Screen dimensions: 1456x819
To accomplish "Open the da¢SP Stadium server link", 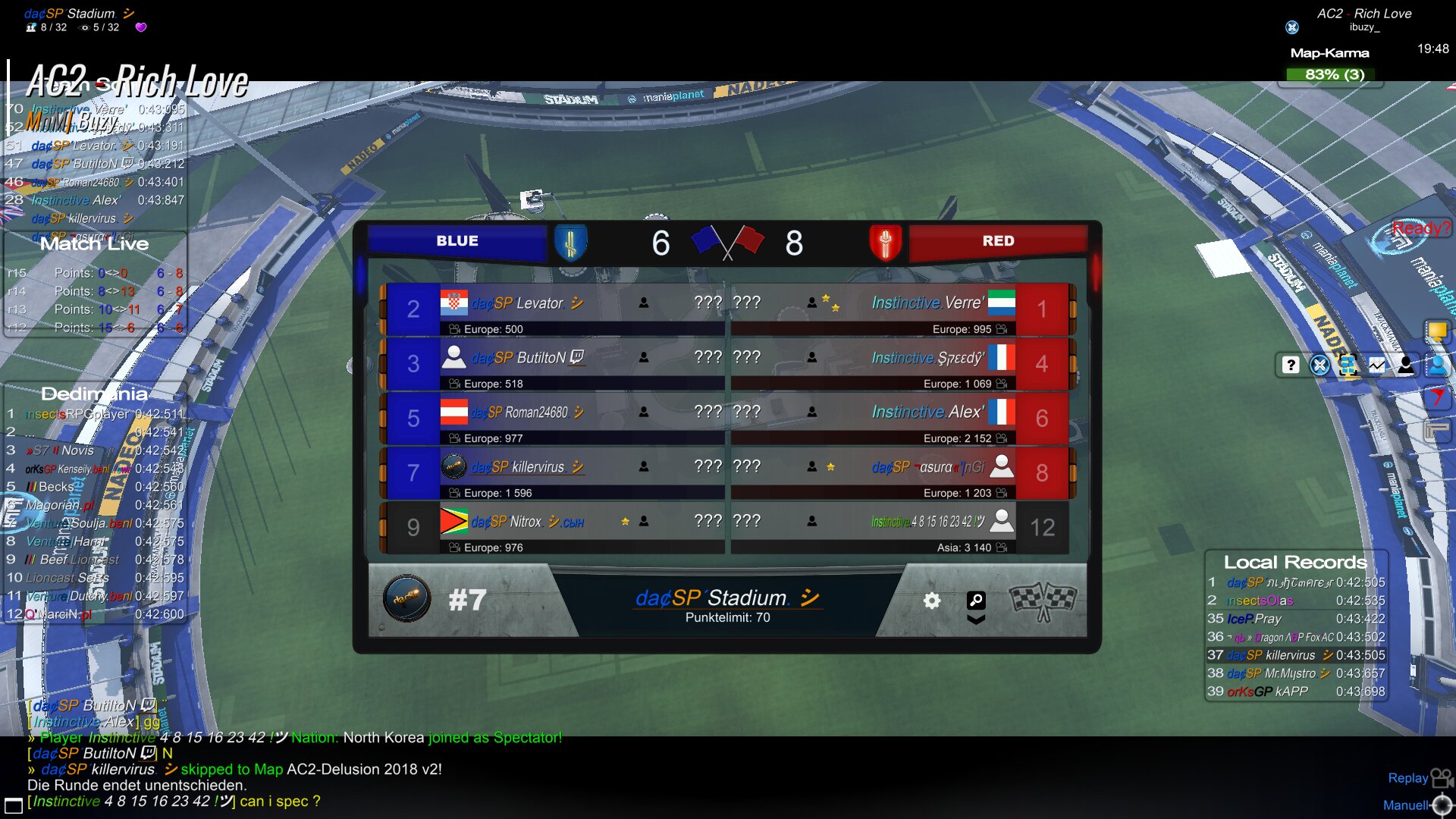I will (726, 598).
